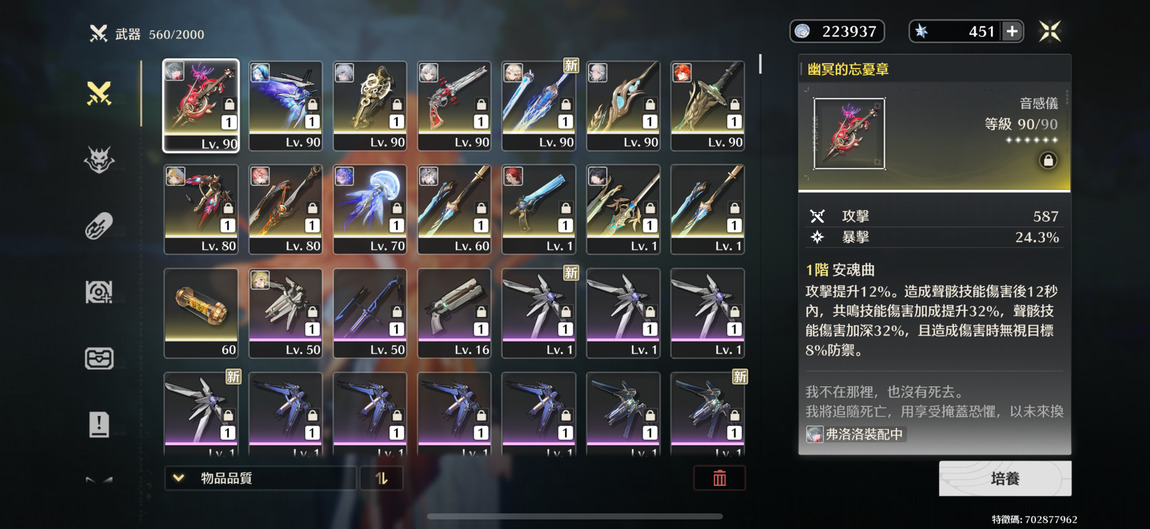The image size is (1150, 529).
Task: Pick the highlighted Lv. 90 red rectifier slot
Action: click(x=201, y=105)
